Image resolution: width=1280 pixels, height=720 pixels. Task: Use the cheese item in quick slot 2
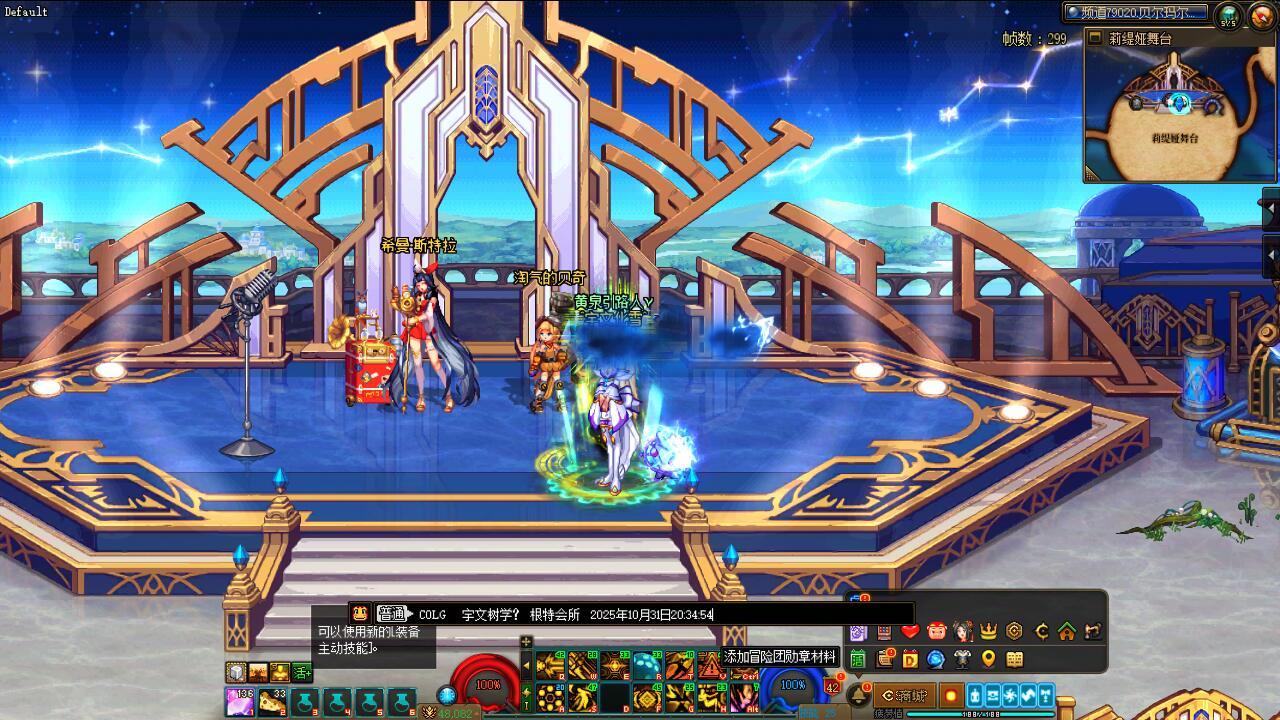(272, 702)
